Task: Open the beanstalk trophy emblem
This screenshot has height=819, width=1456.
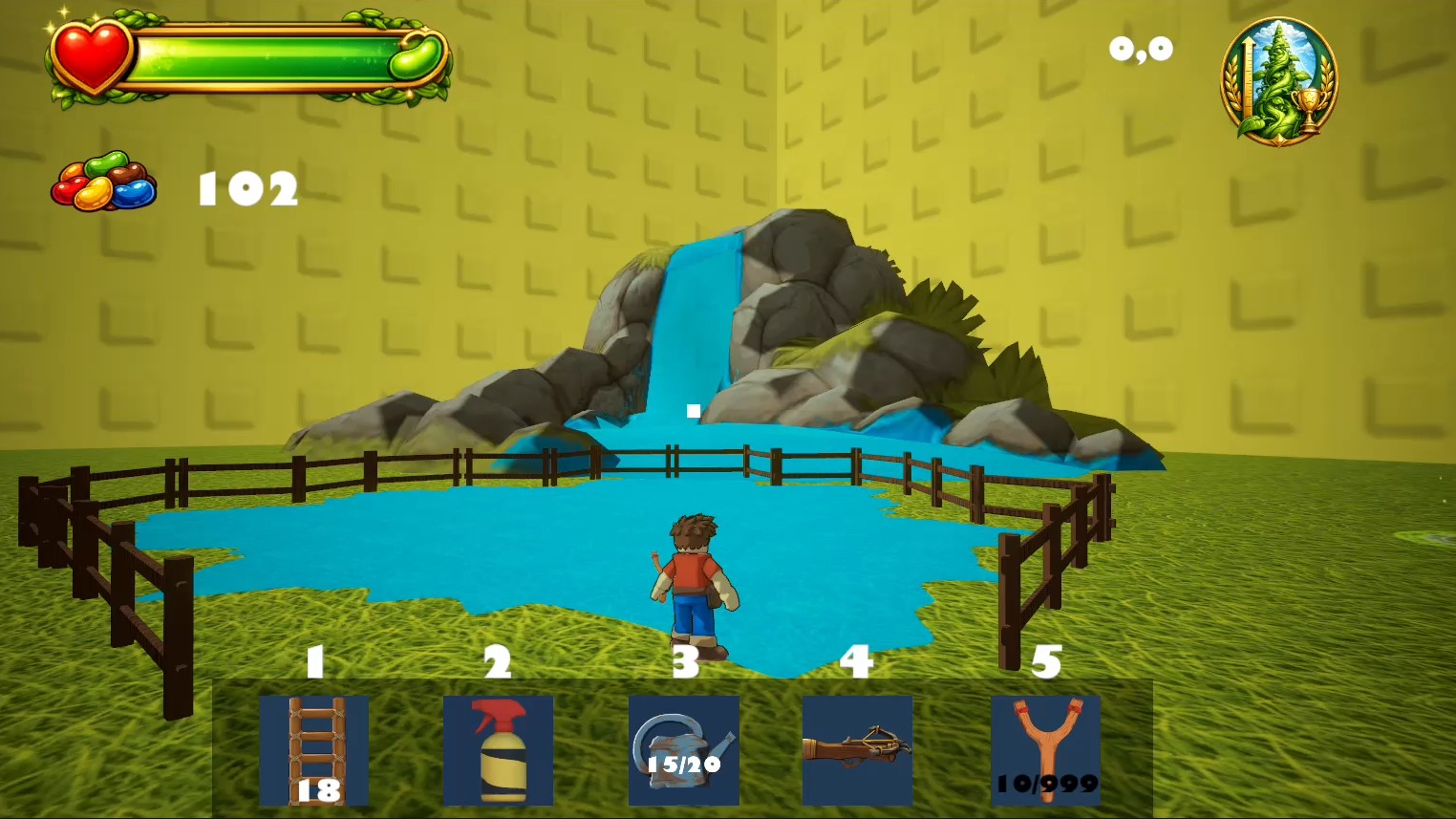Action: click(1278, 82)
